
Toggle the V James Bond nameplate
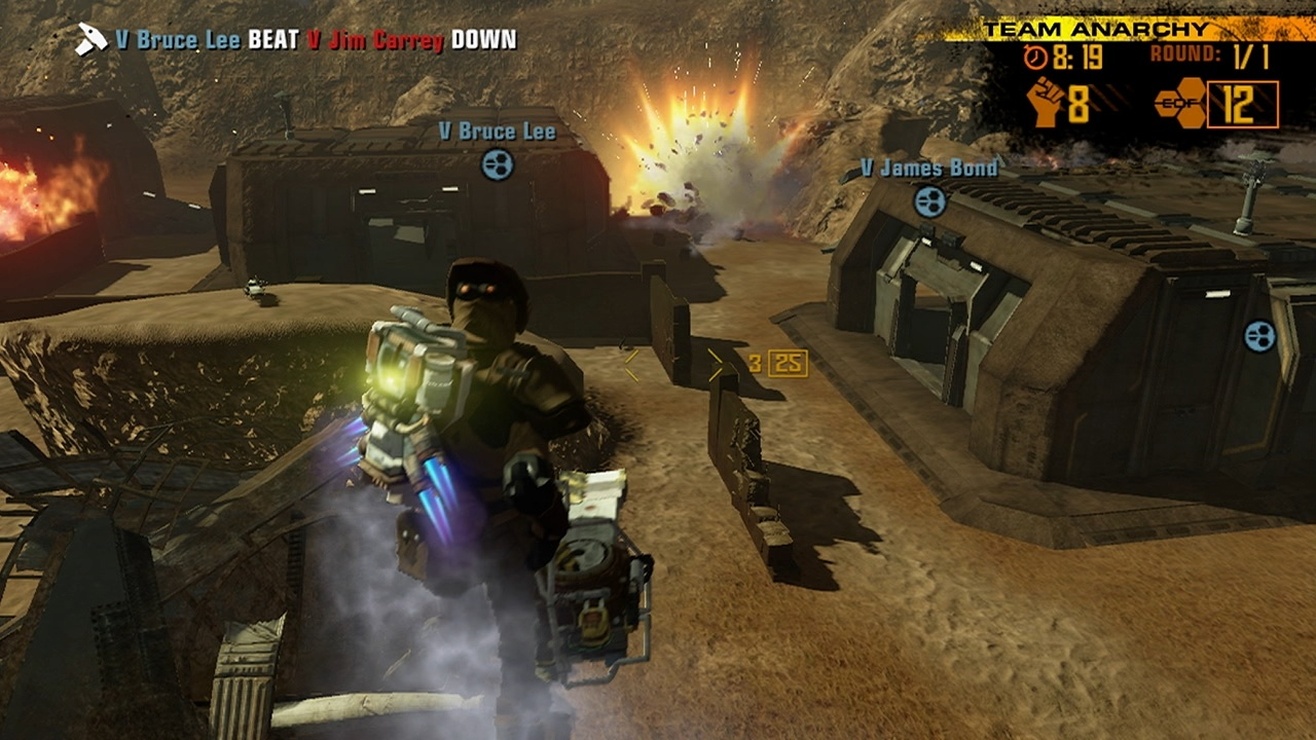[x=928, y=169]
